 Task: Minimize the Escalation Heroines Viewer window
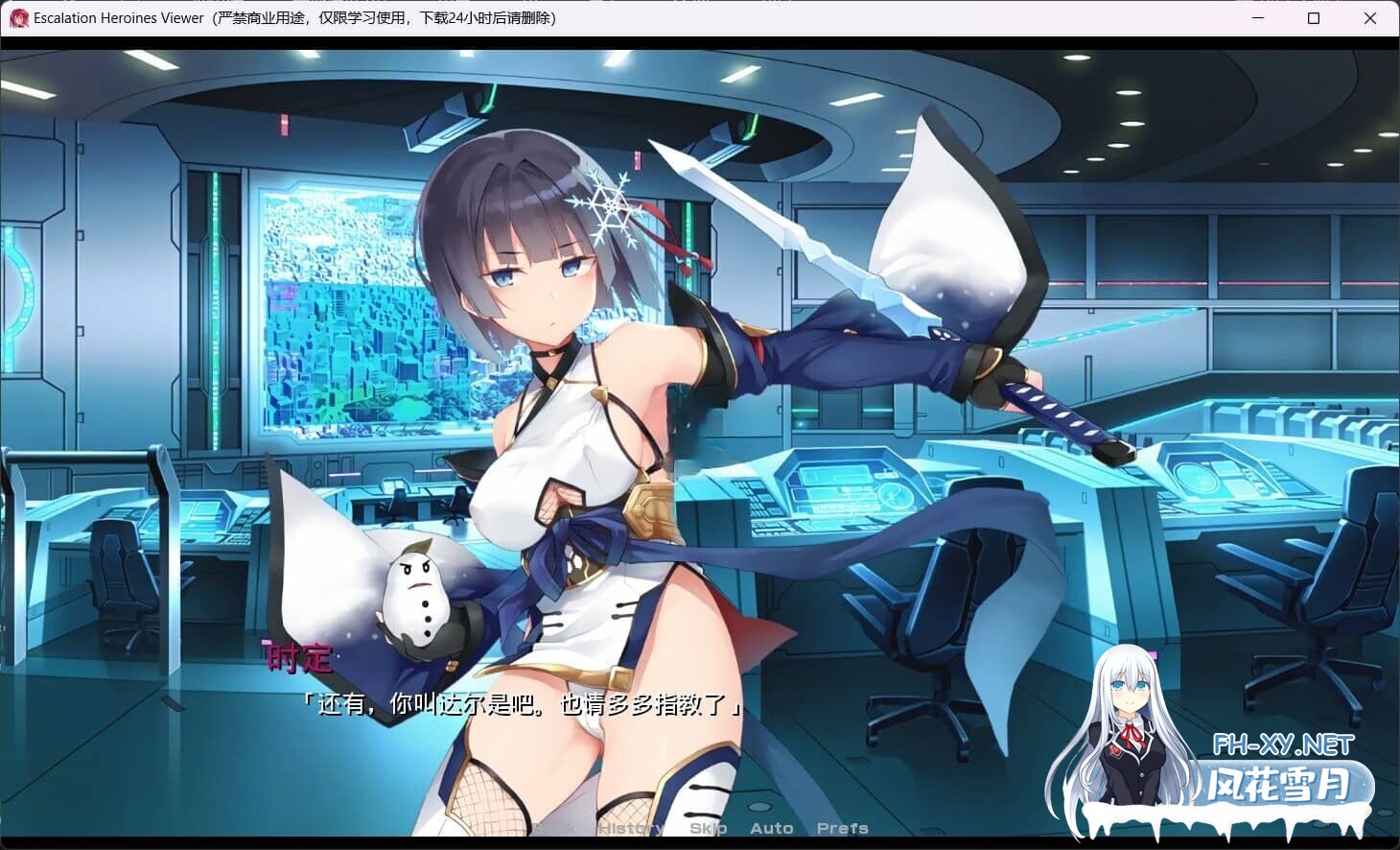(1258, 18)
